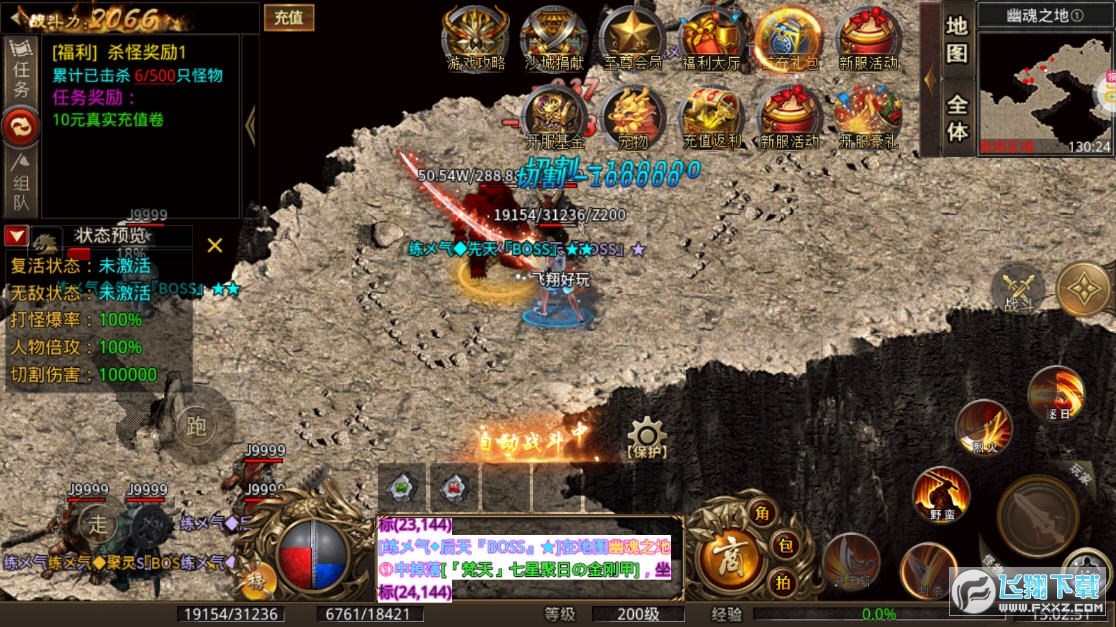Open the 充值返利 rebate chest

711,117
